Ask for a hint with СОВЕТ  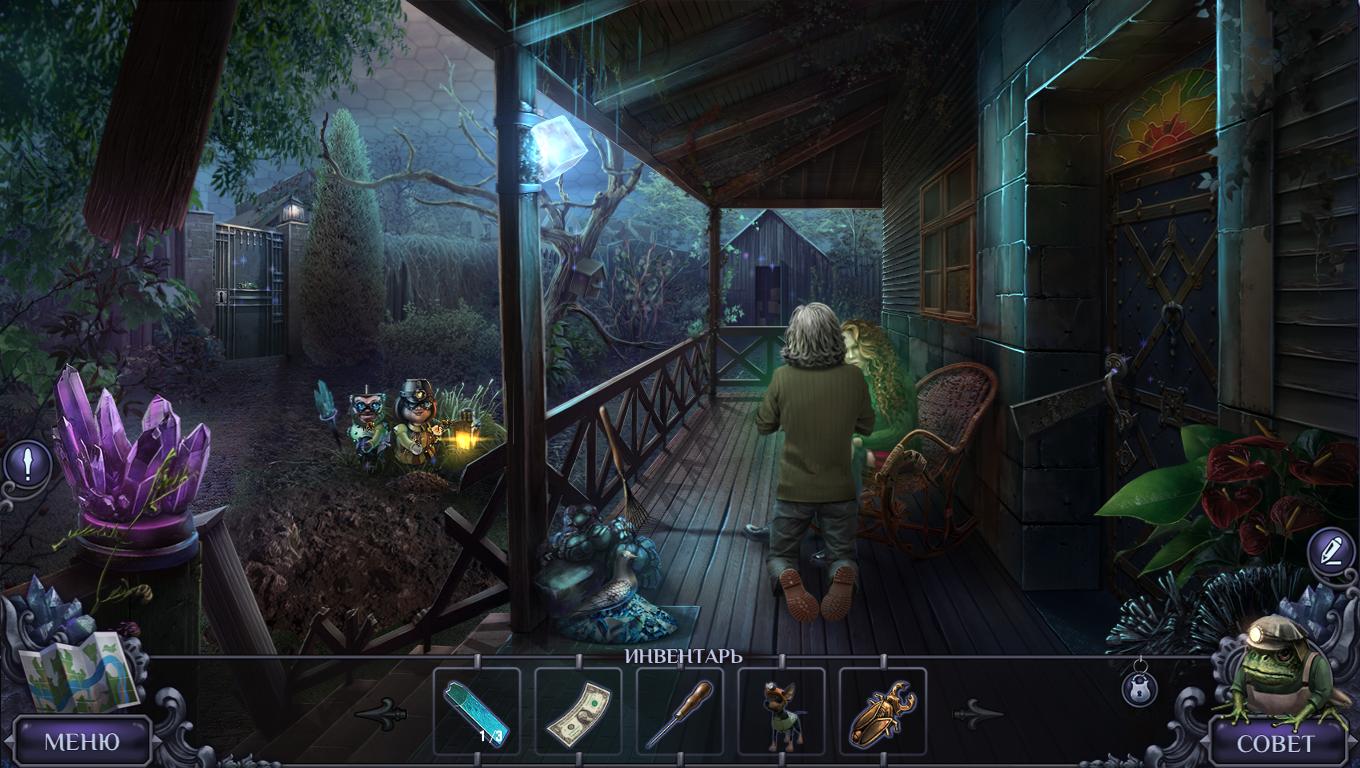click(1276, 743)
